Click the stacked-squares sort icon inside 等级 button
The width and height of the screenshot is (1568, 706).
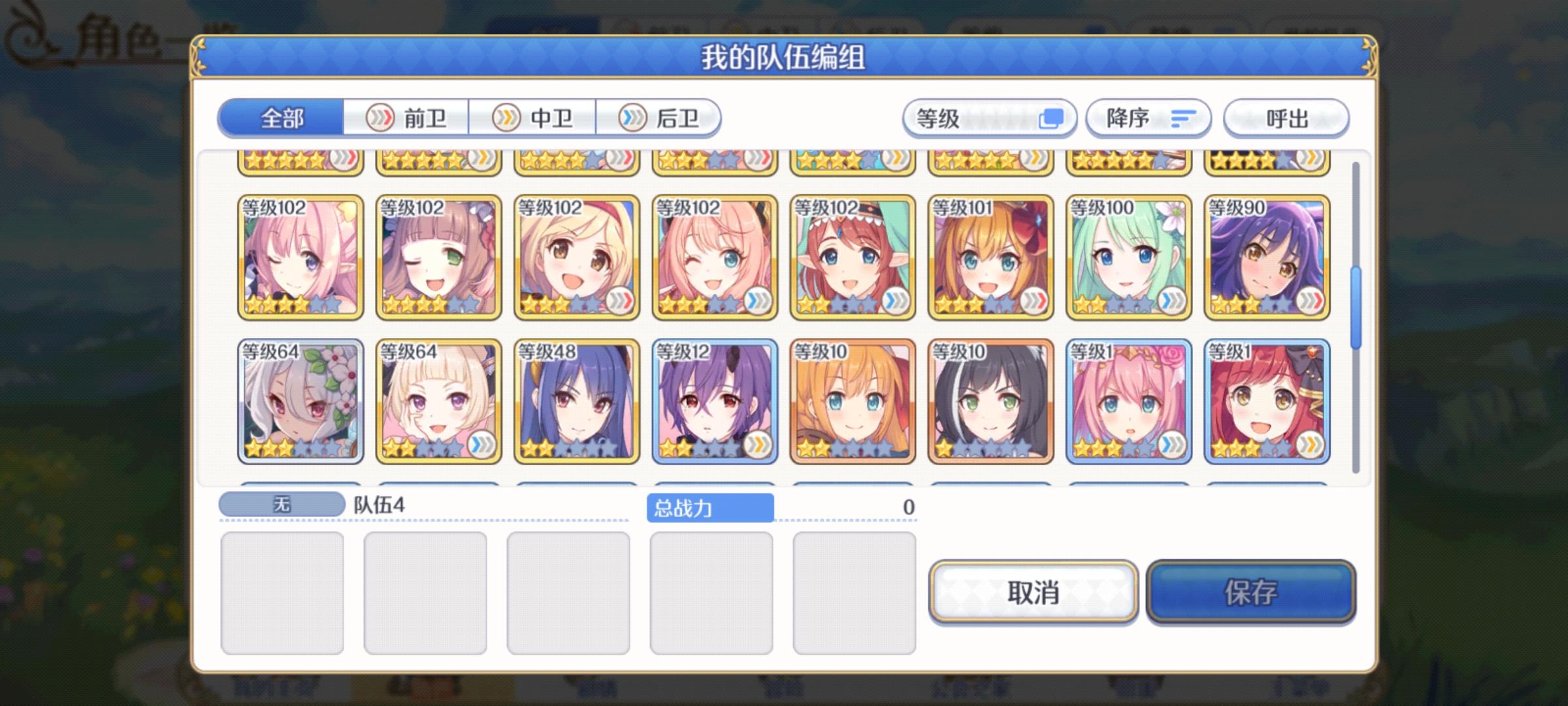click(1052, 119)
